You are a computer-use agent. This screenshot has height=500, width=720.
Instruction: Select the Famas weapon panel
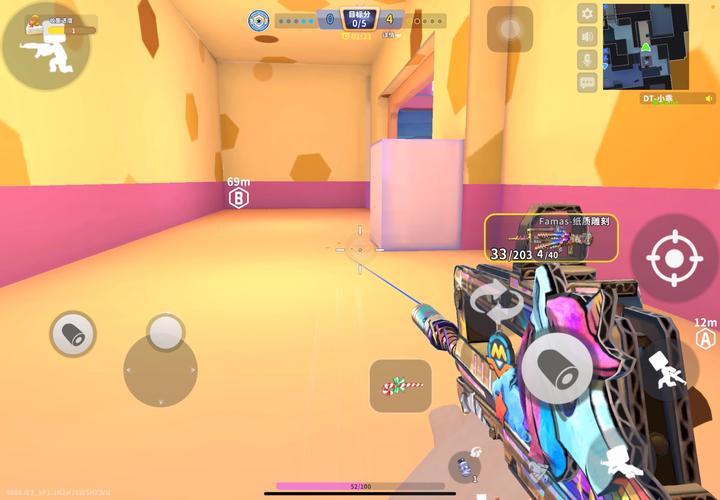click(551, 238)
